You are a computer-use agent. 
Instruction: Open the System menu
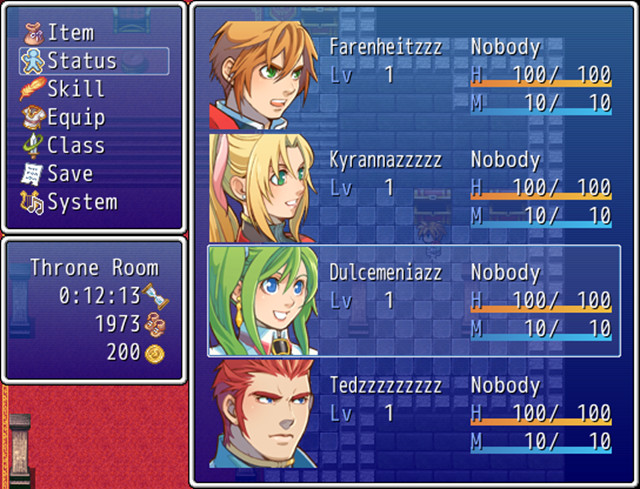tap(82, 201)
